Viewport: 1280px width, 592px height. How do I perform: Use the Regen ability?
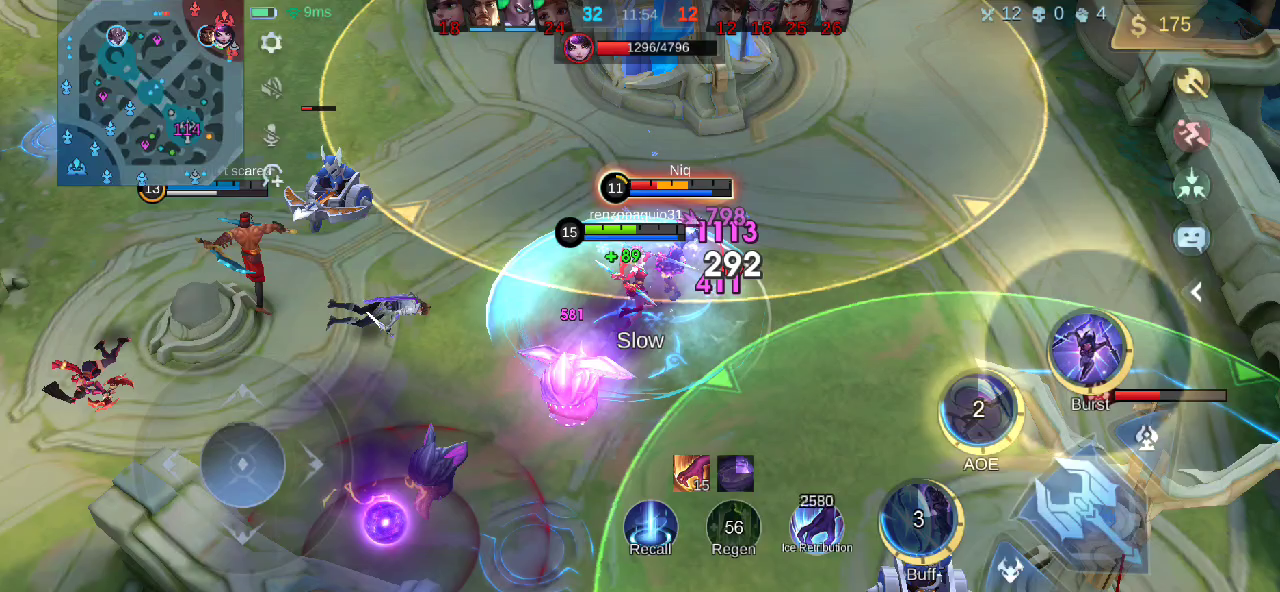[x=733, y=525]
